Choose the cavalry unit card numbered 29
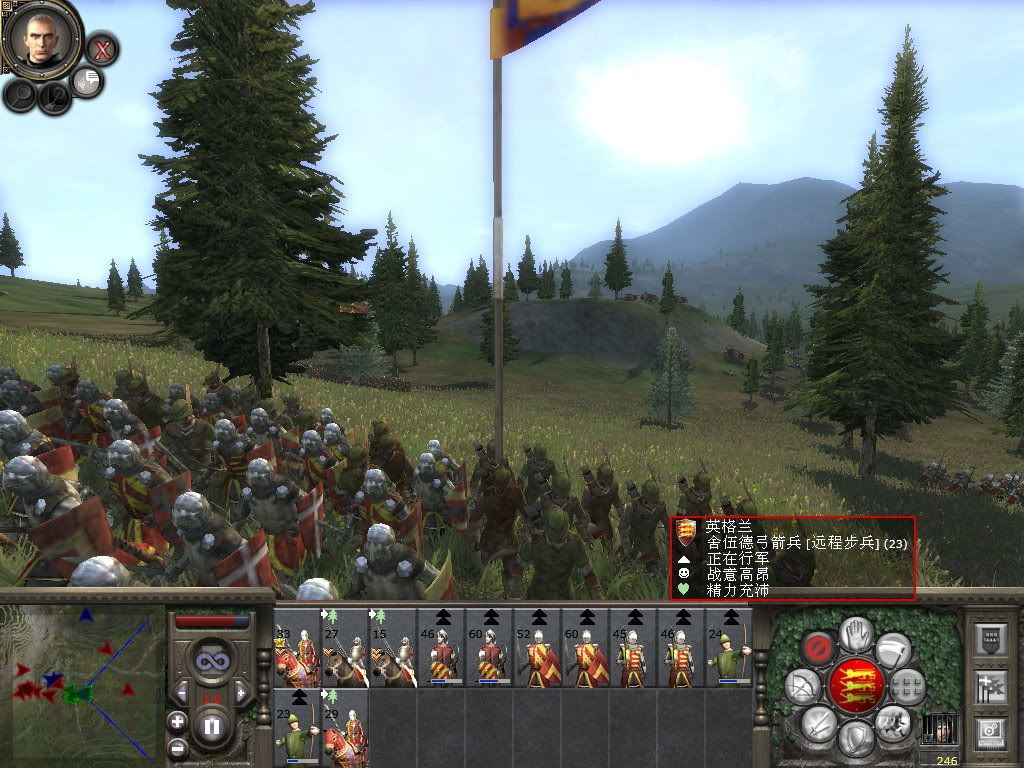This screenshot has width=1024, height=768. [345, 727]
